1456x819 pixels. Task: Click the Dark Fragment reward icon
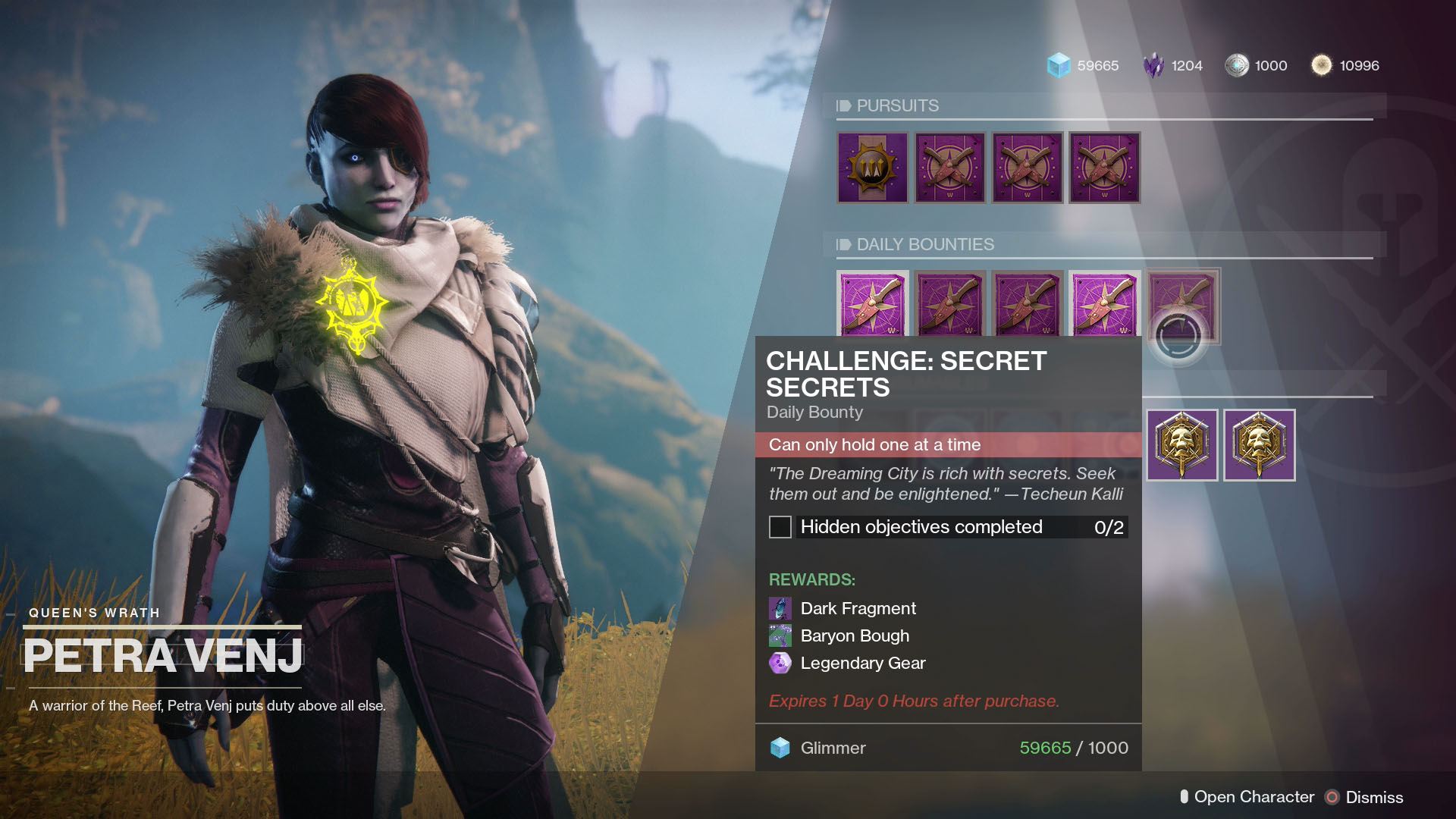tap(782, 607)
